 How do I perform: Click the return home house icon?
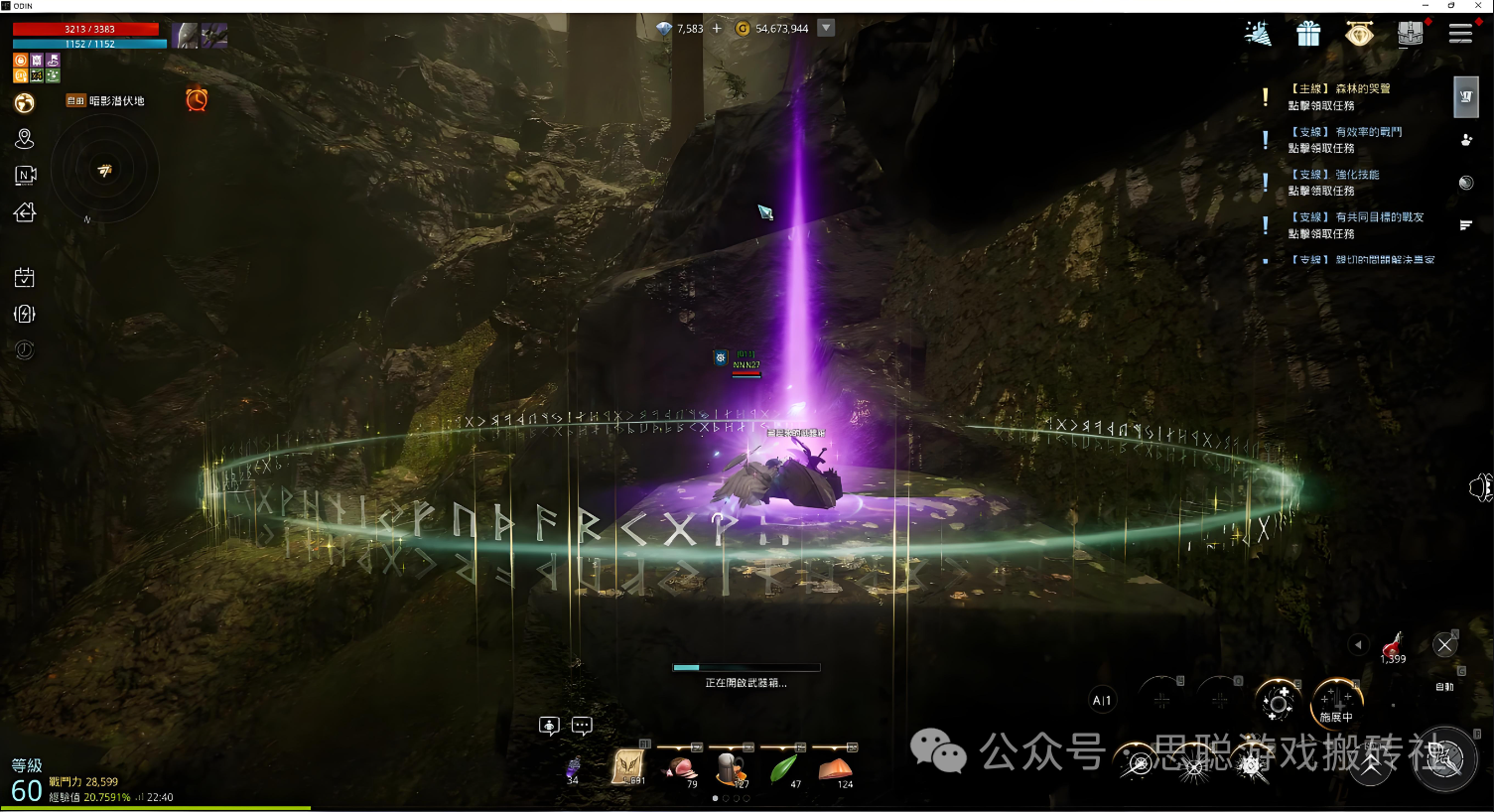[25, 211]
